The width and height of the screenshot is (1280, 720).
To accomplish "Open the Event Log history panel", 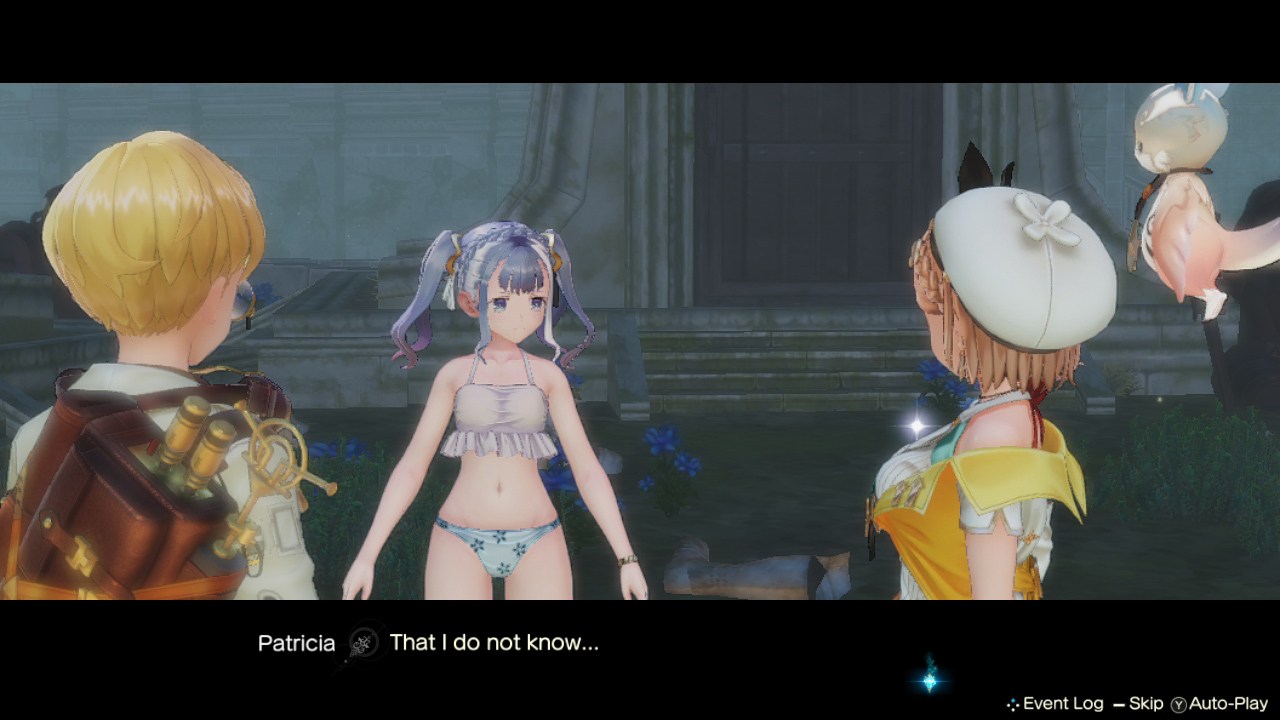I will coord(1062,704).
